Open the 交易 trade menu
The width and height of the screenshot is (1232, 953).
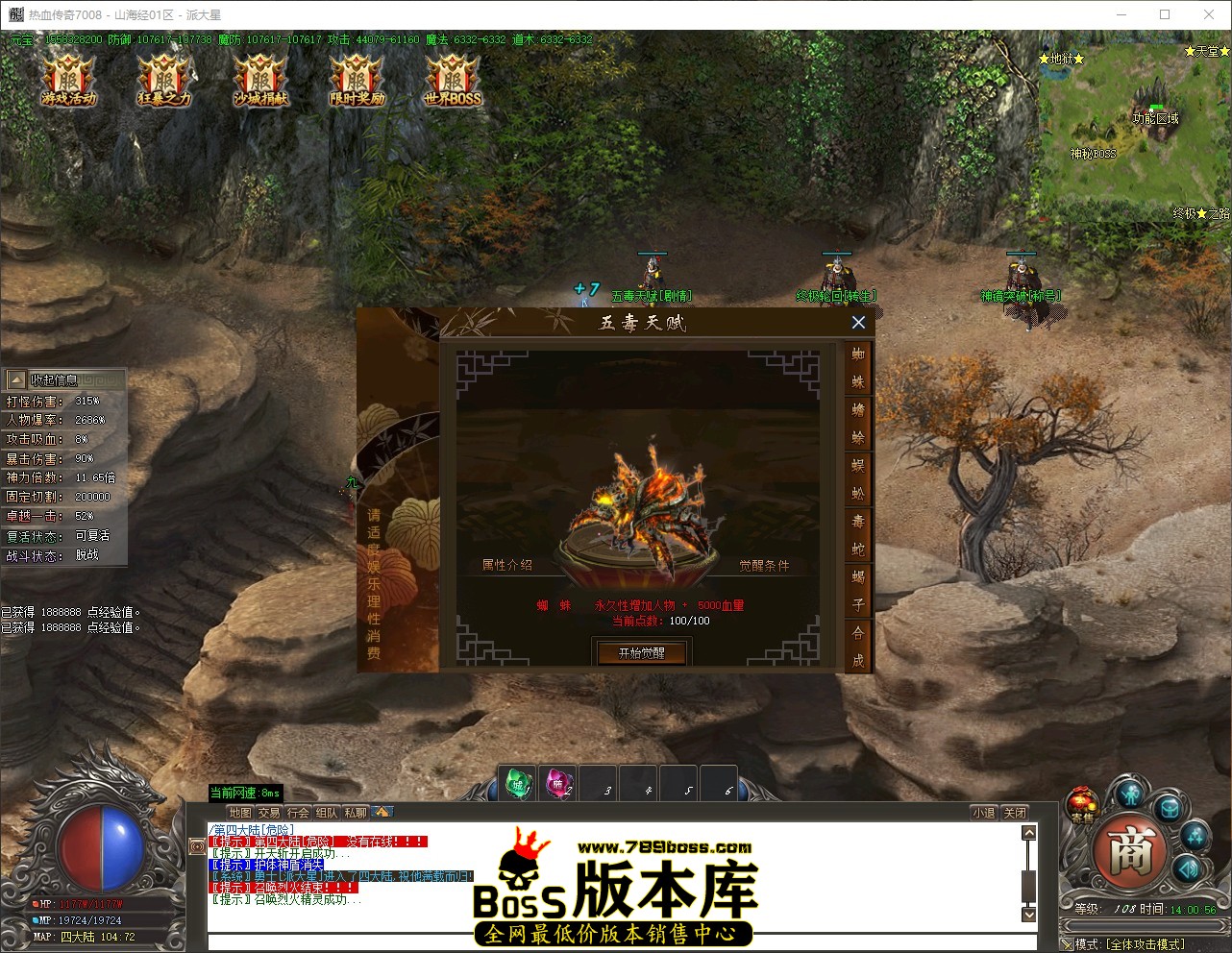click(x=270, y=812)
